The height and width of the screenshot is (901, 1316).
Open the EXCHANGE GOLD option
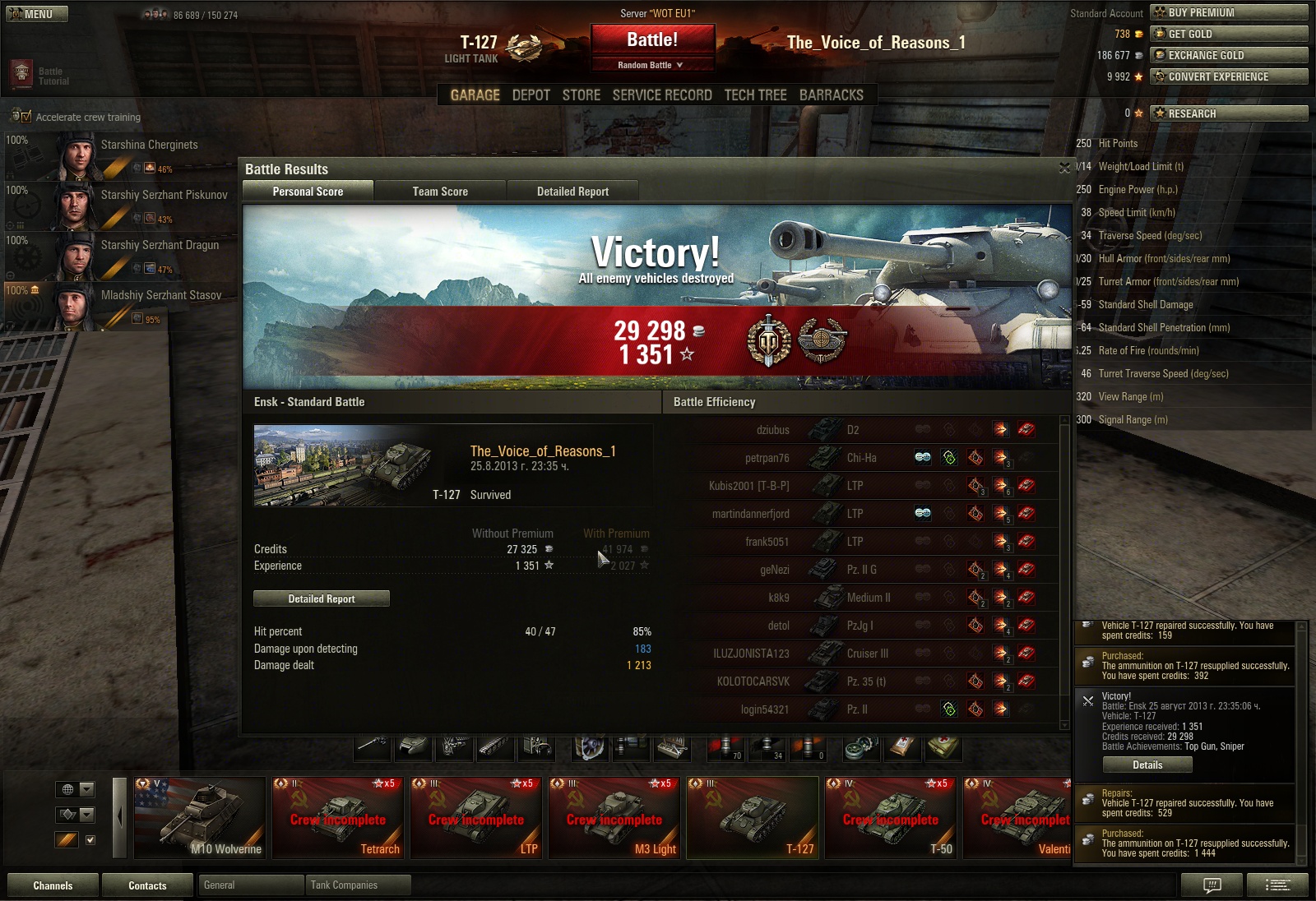1228,55
